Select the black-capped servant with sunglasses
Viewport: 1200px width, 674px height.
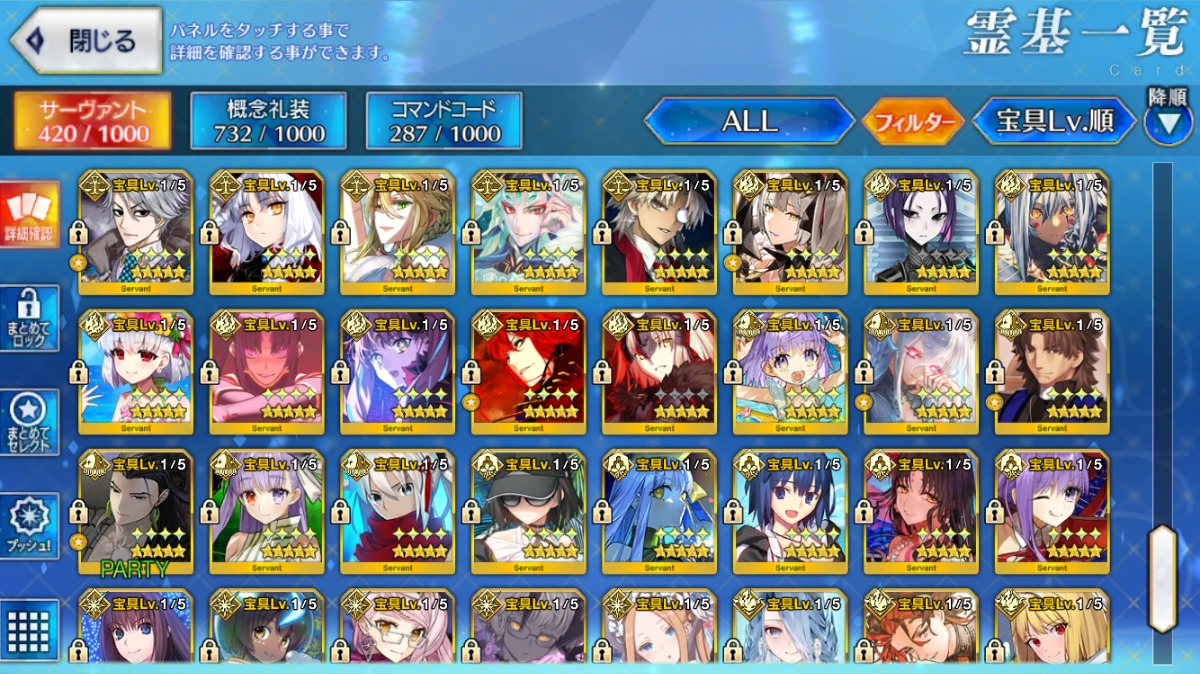528,511
